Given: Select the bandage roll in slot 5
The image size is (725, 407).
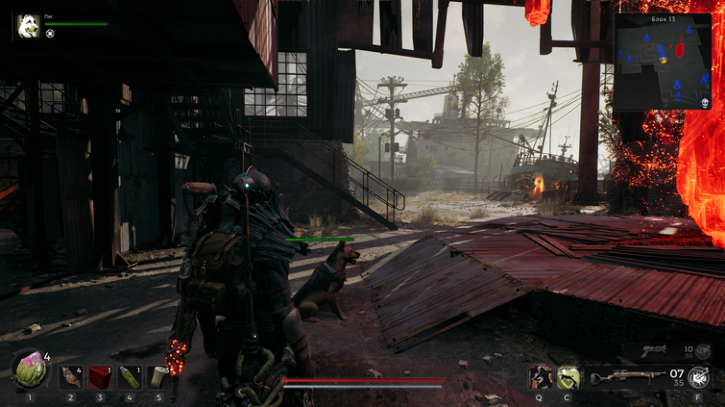Looking at the screenshot, I should [x=158, y=377].
